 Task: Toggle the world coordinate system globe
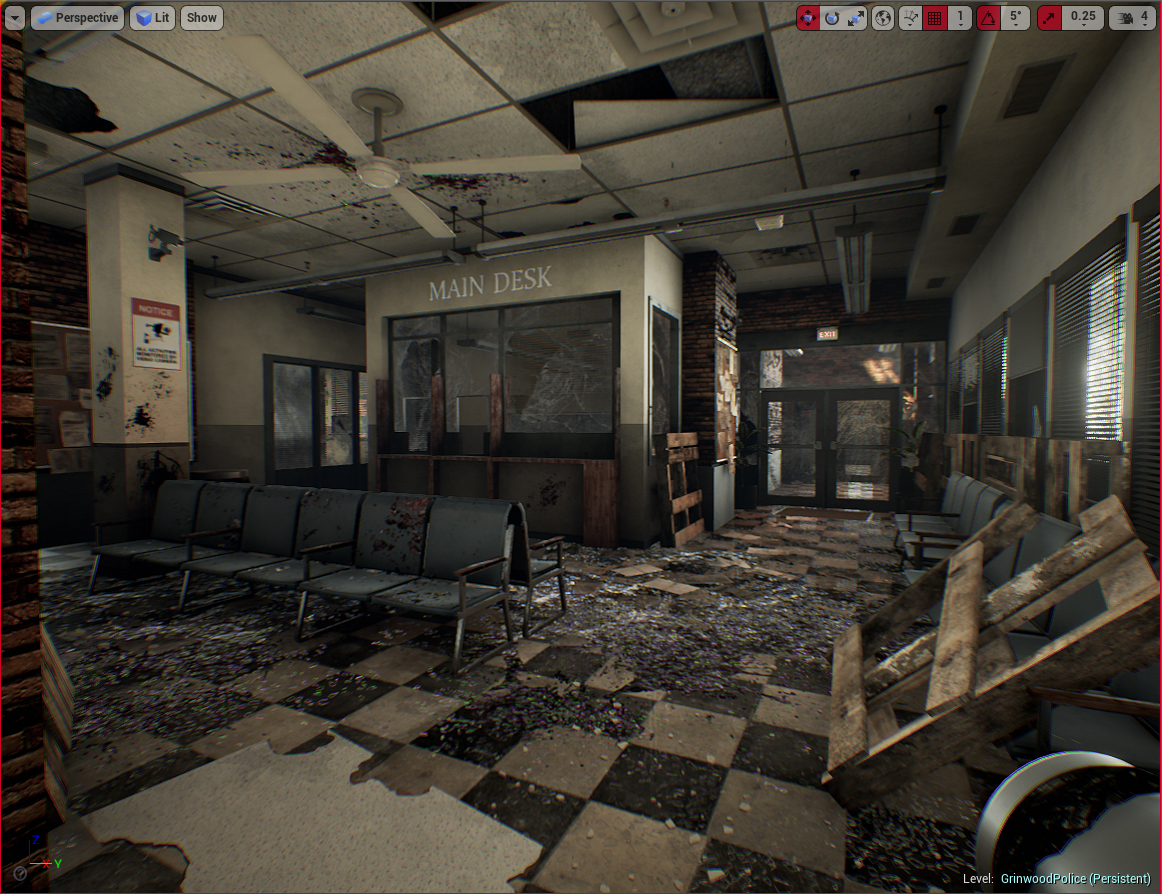tap(883, 17)
